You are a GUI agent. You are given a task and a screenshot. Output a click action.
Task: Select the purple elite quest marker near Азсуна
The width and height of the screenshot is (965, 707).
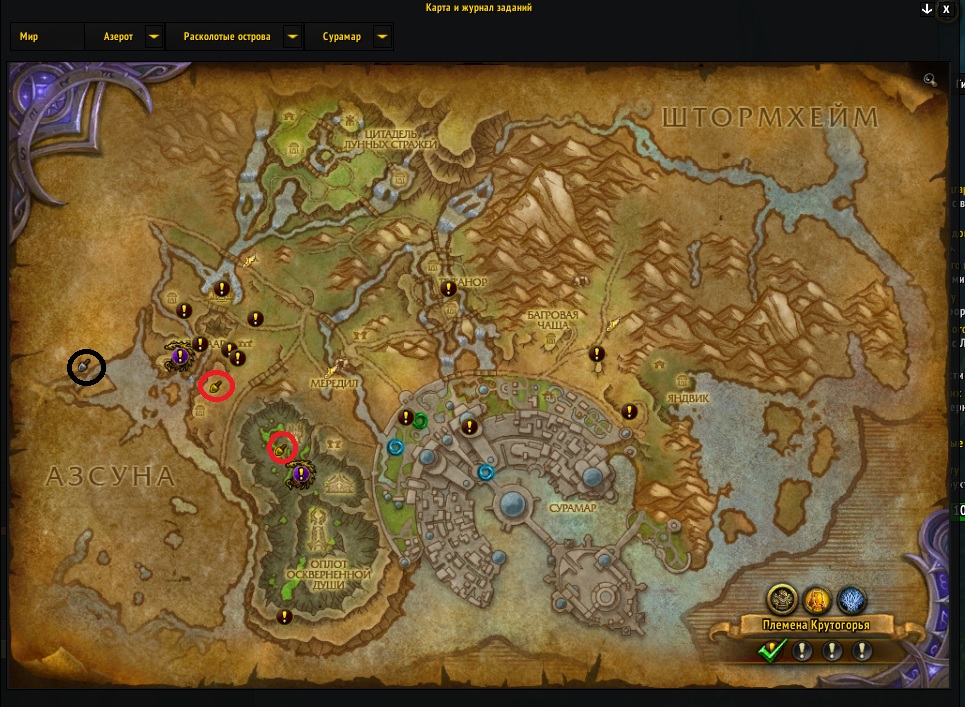pyautogui.click(x=181, y=355)
